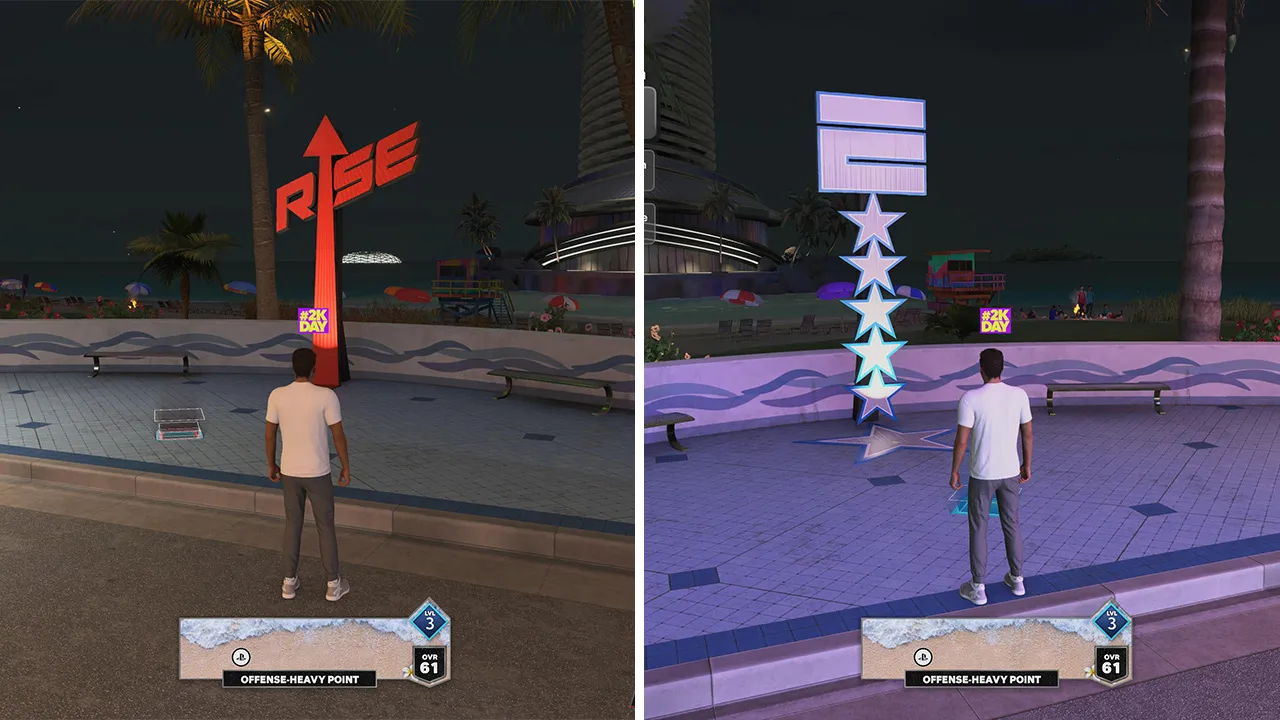Toggle the bottom star on the star tower
The height and width of the screenshot is (720, 1280).
point(874,395)
